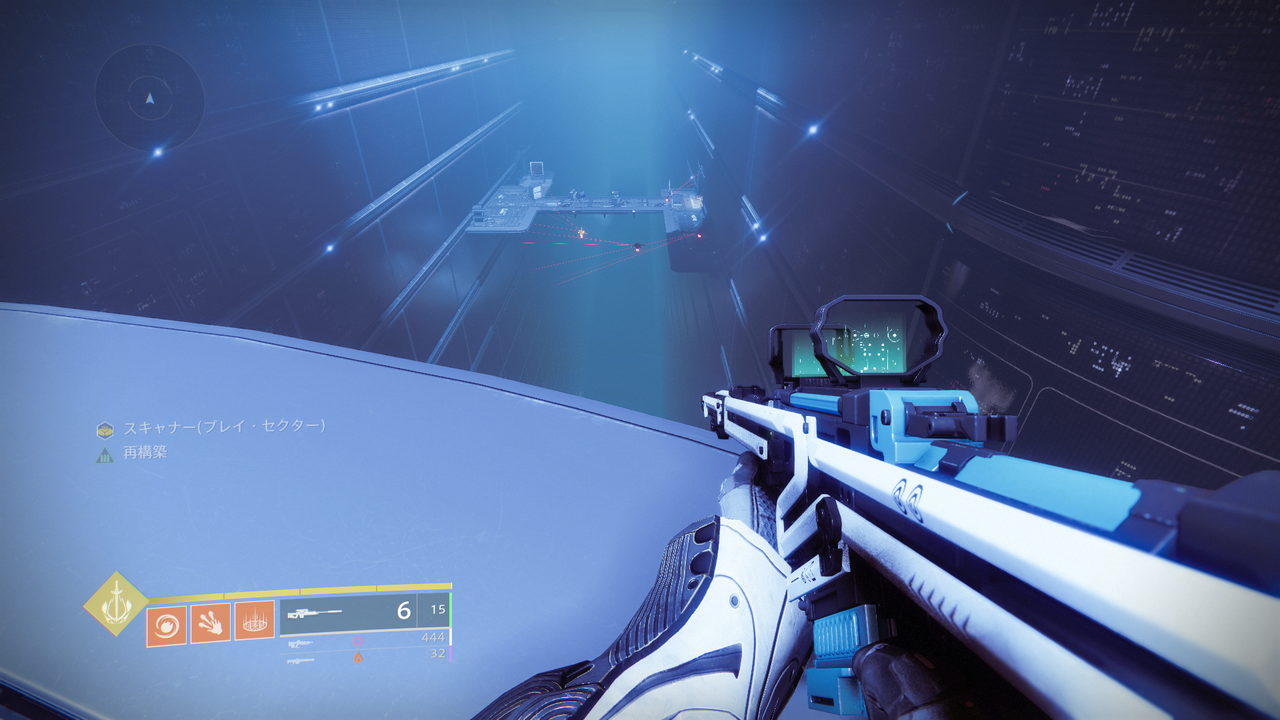This screenshot has width=1280, height=720.
Task: Expand the quest tracker text スキャナー(ブレイ・セクター)
Action: (x=222, y=427)
